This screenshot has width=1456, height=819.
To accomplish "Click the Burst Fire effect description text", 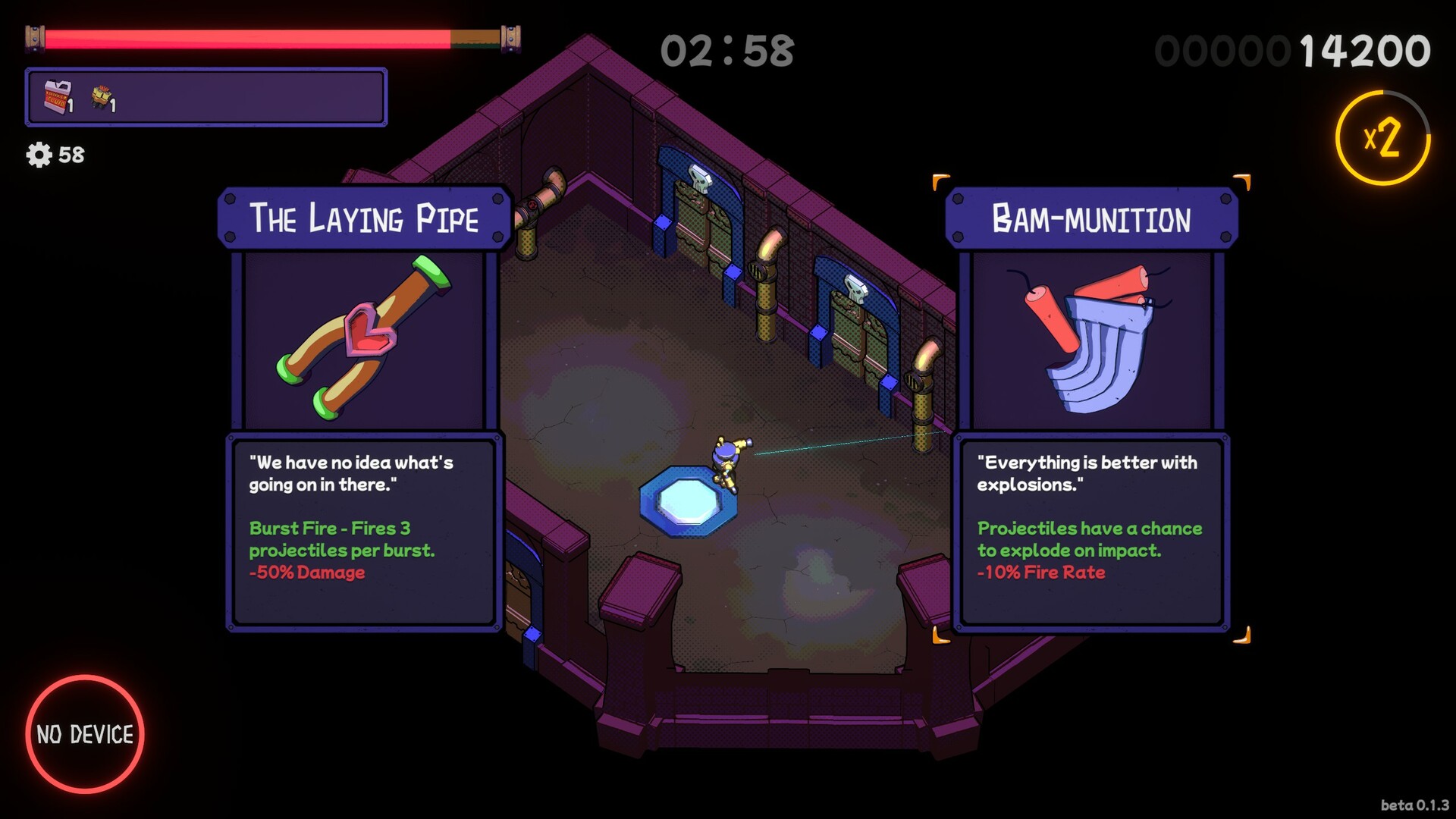I will [331, 538].
